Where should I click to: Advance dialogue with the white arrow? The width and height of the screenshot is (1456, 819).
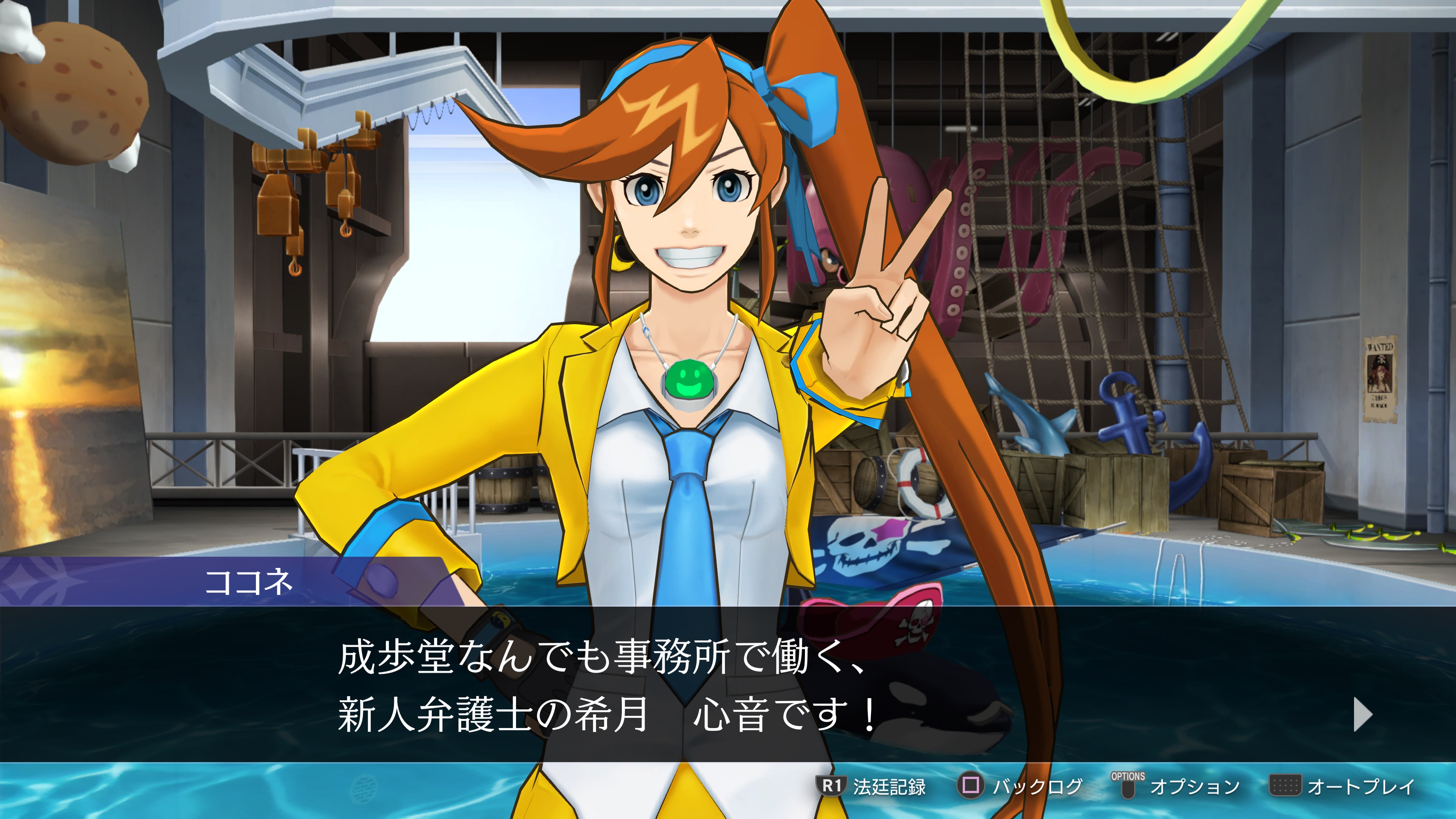click(1362, 714)
